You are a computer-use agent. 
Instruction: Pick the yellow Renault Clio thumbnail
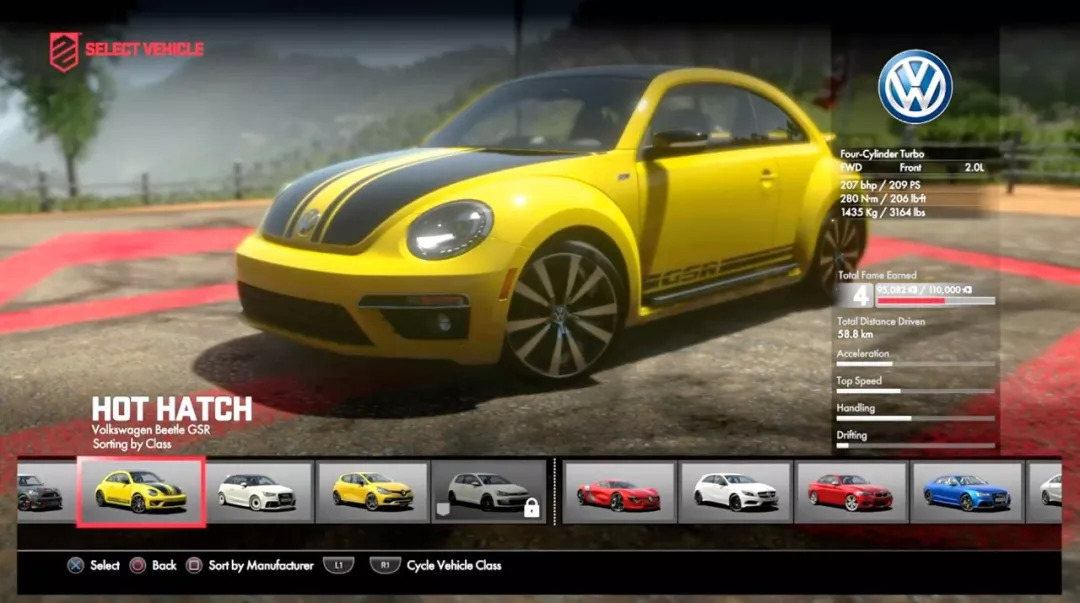(x=372, y=491)
